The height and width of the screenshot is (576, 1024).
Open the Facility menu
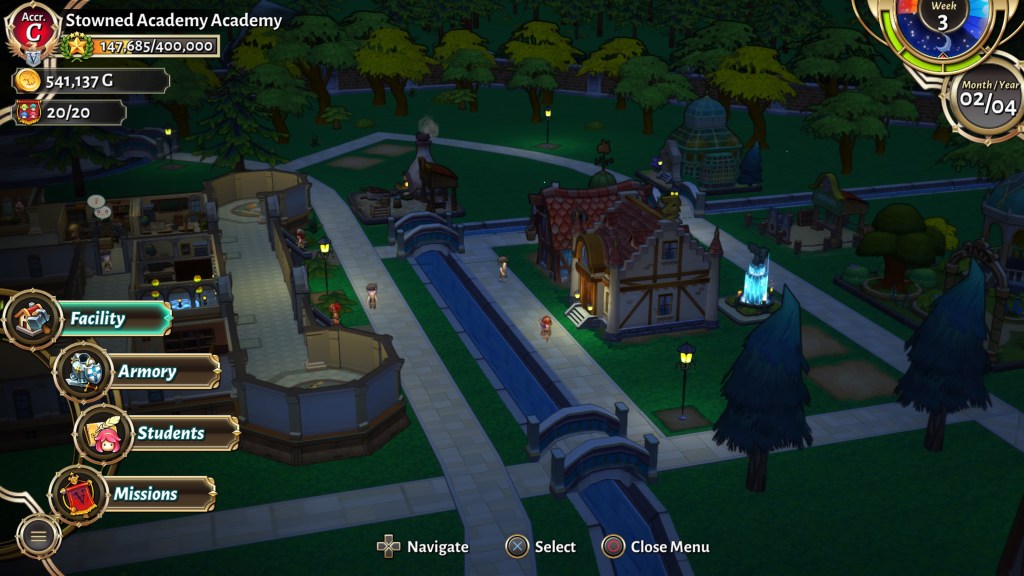click(x=97, y=319)
